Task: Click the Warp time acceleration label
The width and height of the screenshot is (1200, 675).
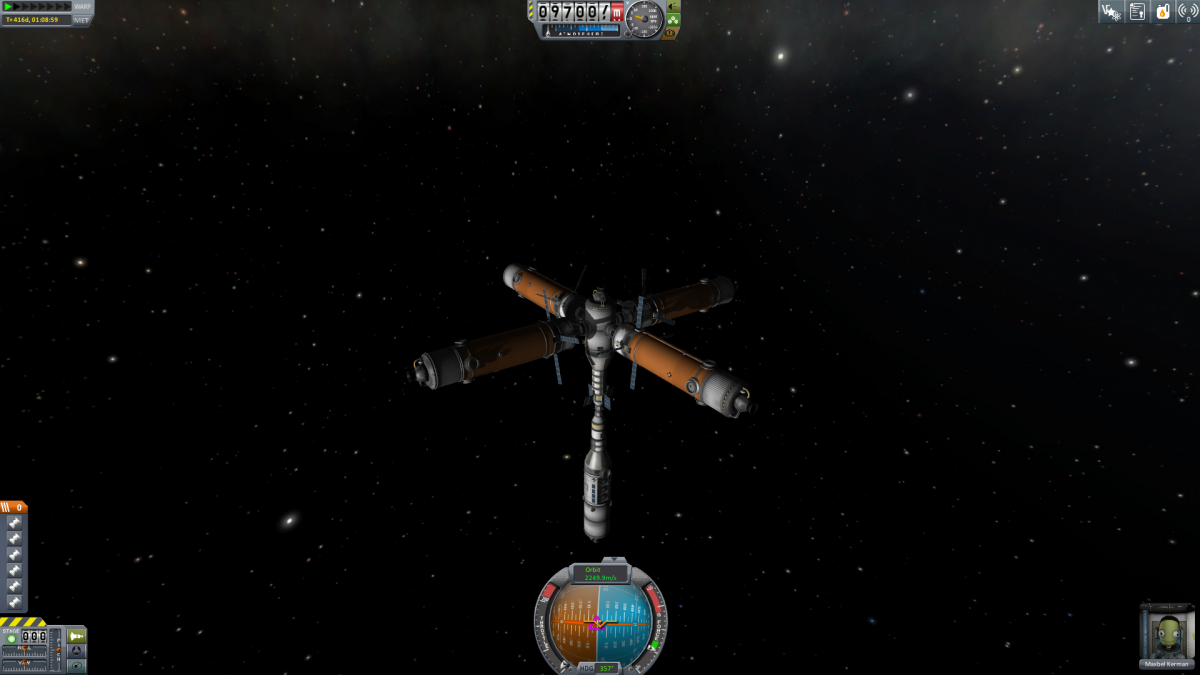Action: (82, 6)
